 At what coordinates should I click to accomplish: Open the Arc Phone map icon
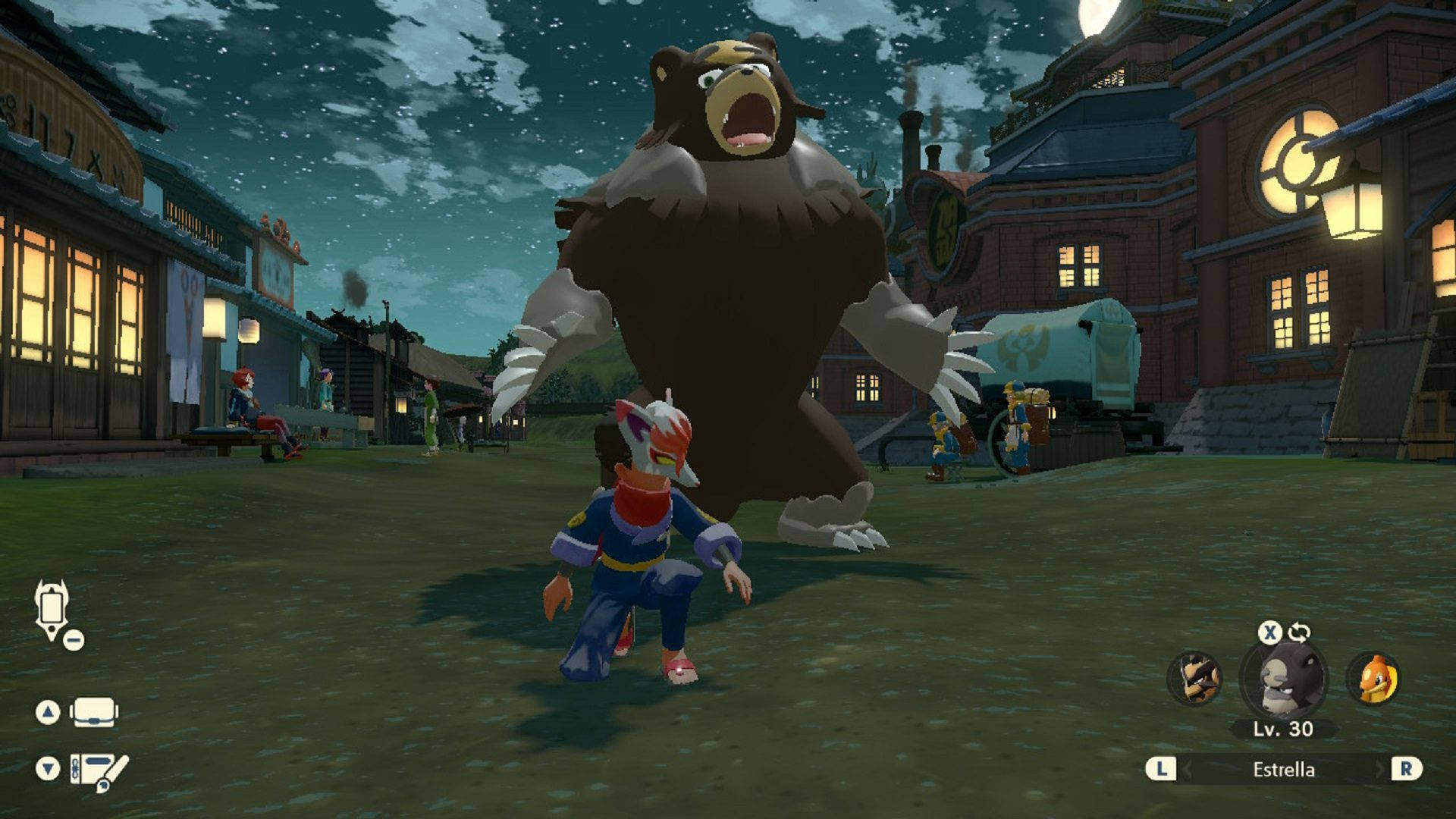coord(52,610)
